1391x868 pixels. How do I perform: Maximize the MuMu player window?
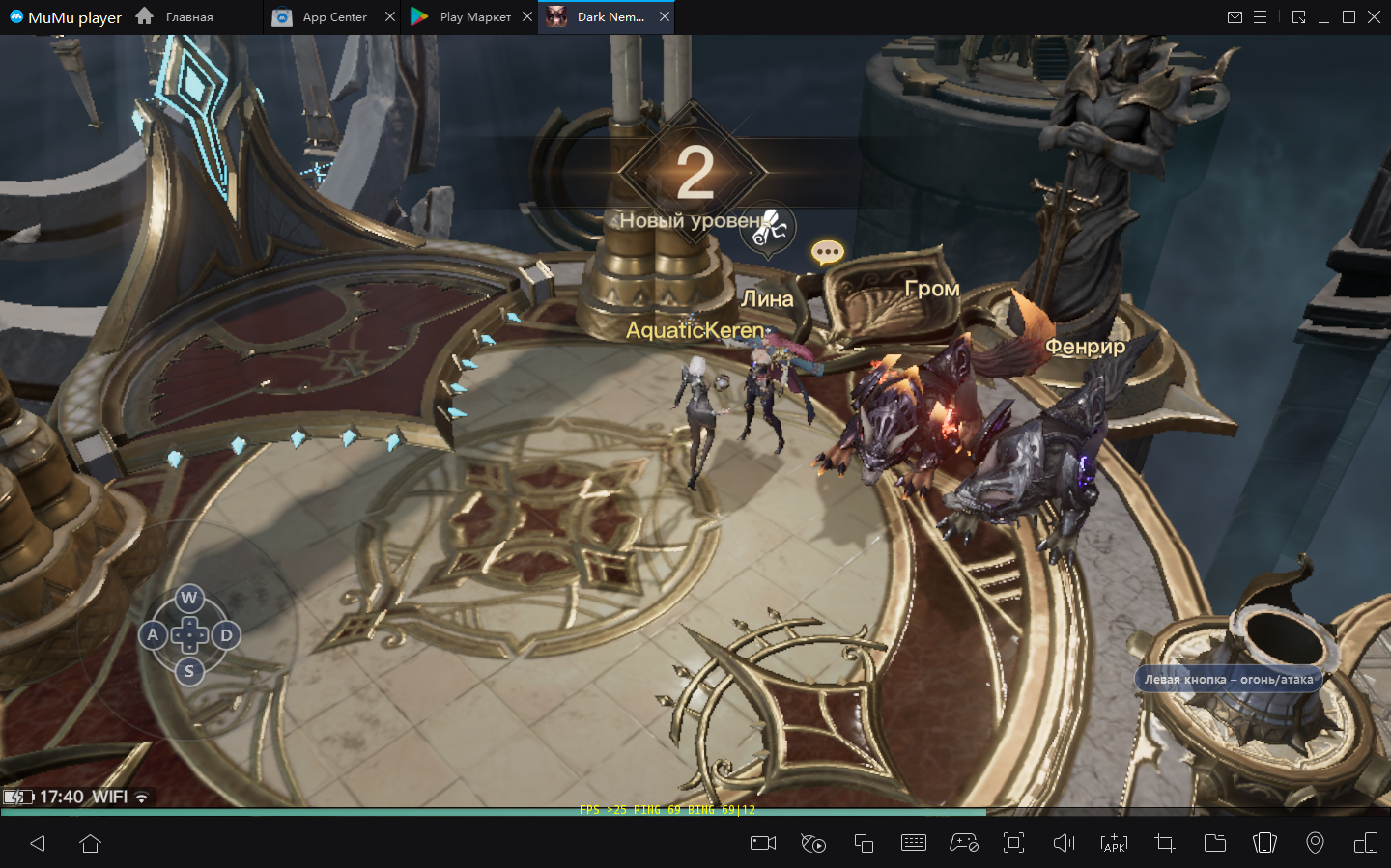[1348, 17]
